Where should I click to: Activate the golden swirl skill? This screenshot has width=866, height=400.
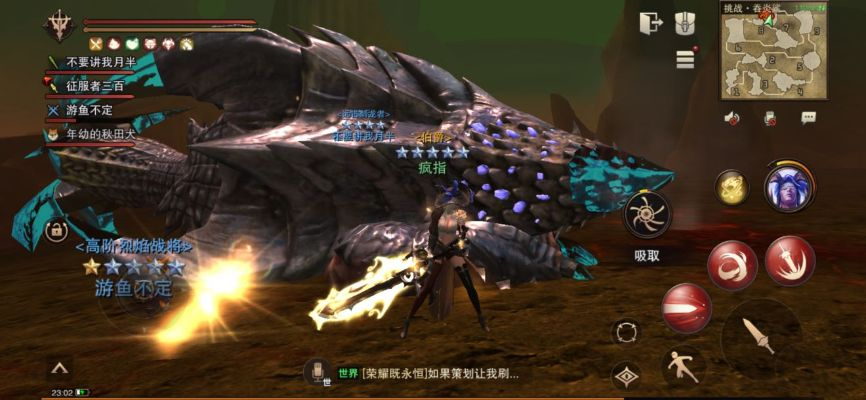(x=732, y=187)
